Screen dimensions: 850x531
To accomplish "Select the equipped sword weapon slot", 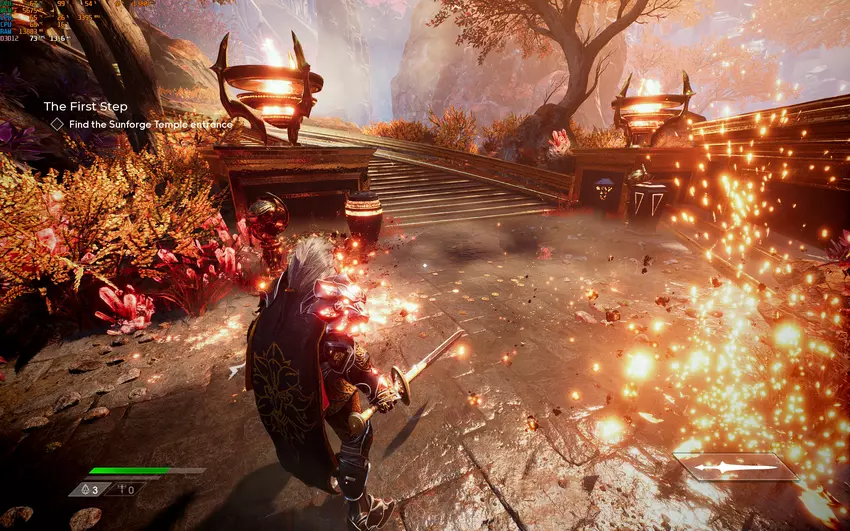I will pos(736,467).
